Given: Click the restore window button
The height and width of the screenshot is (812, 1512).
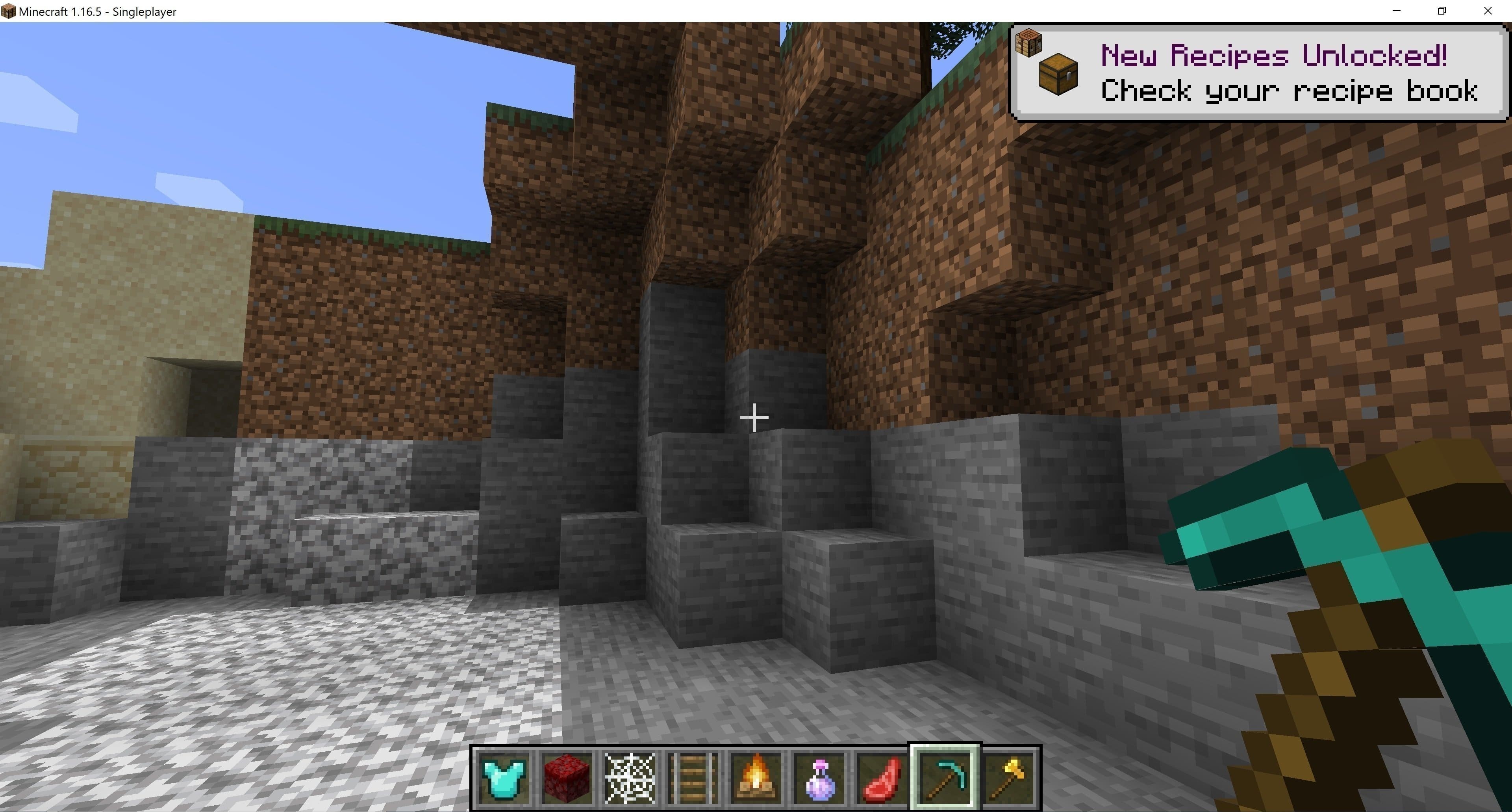Looking at the screenshot, I should click(1442, 11).
